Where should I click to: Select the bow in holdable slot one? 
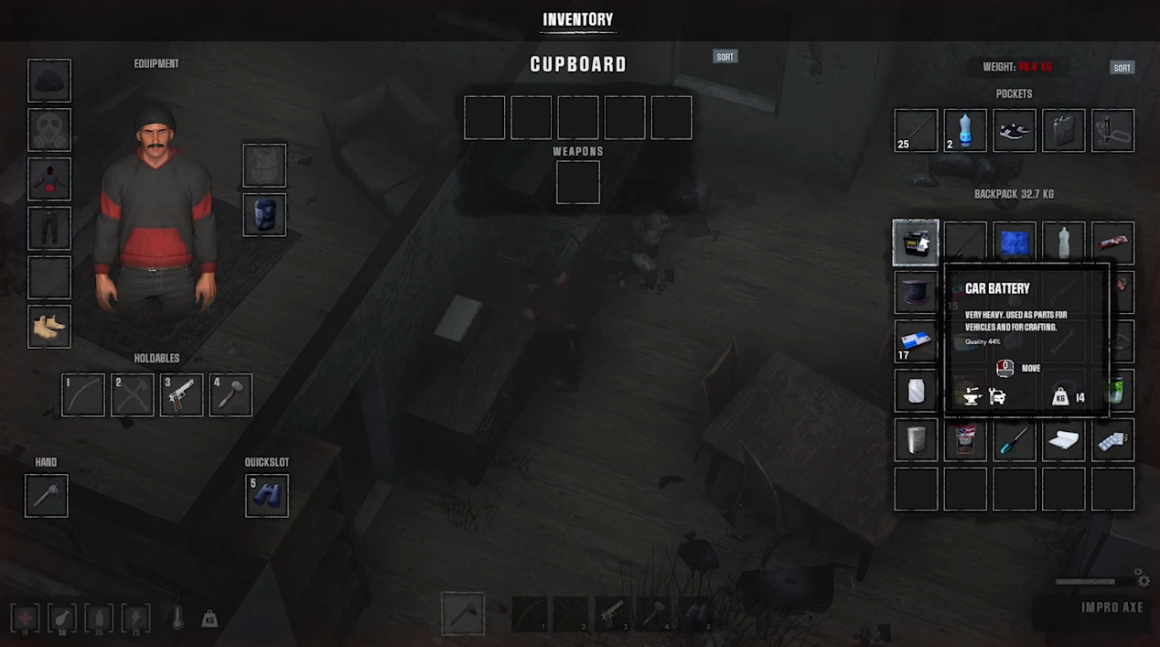(x=83, y=395)
